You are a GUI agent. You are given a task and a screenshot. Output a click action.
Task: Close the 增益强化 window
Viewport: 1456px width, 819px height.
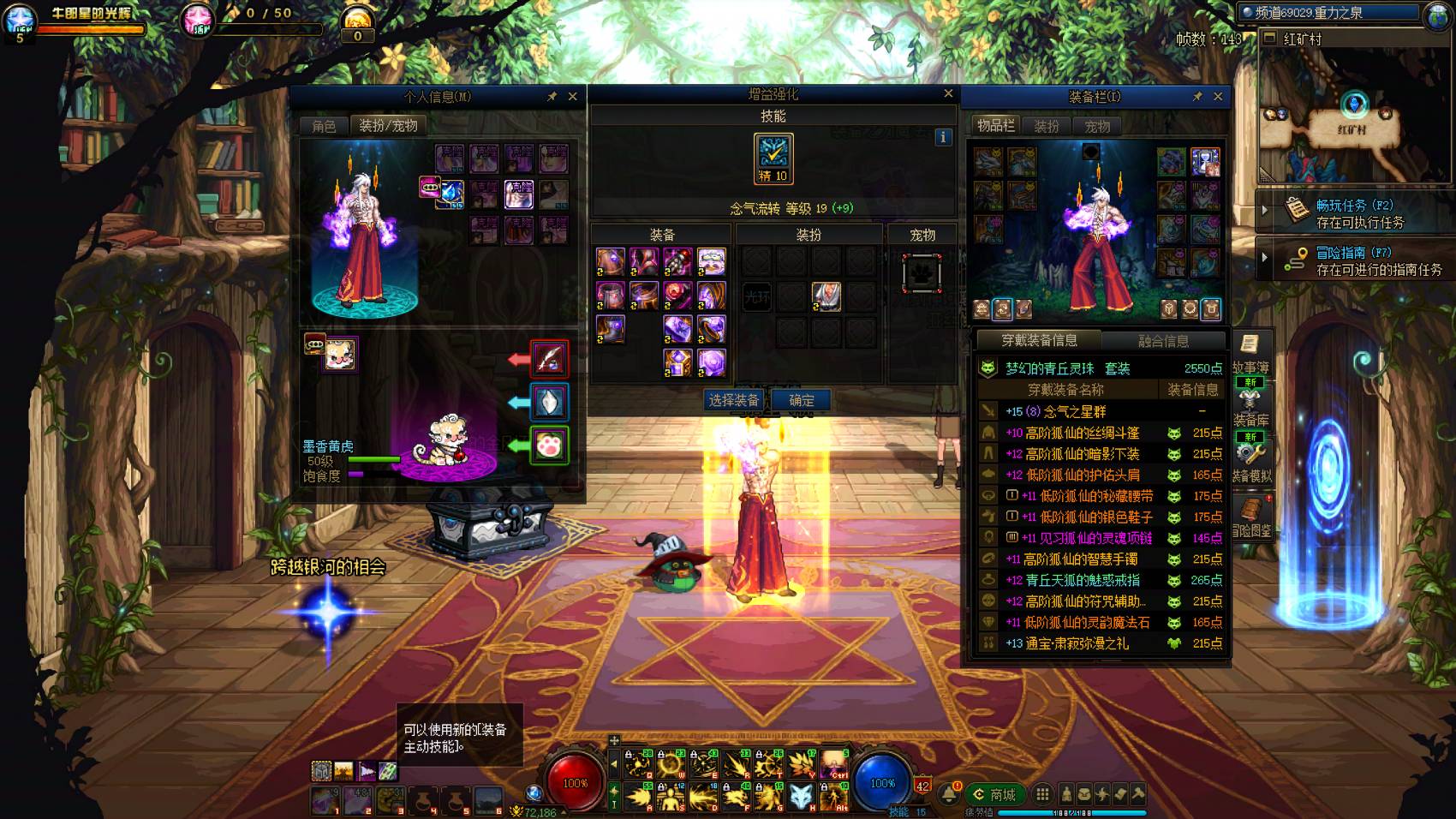pyautogui.click(x=948, y=93)
